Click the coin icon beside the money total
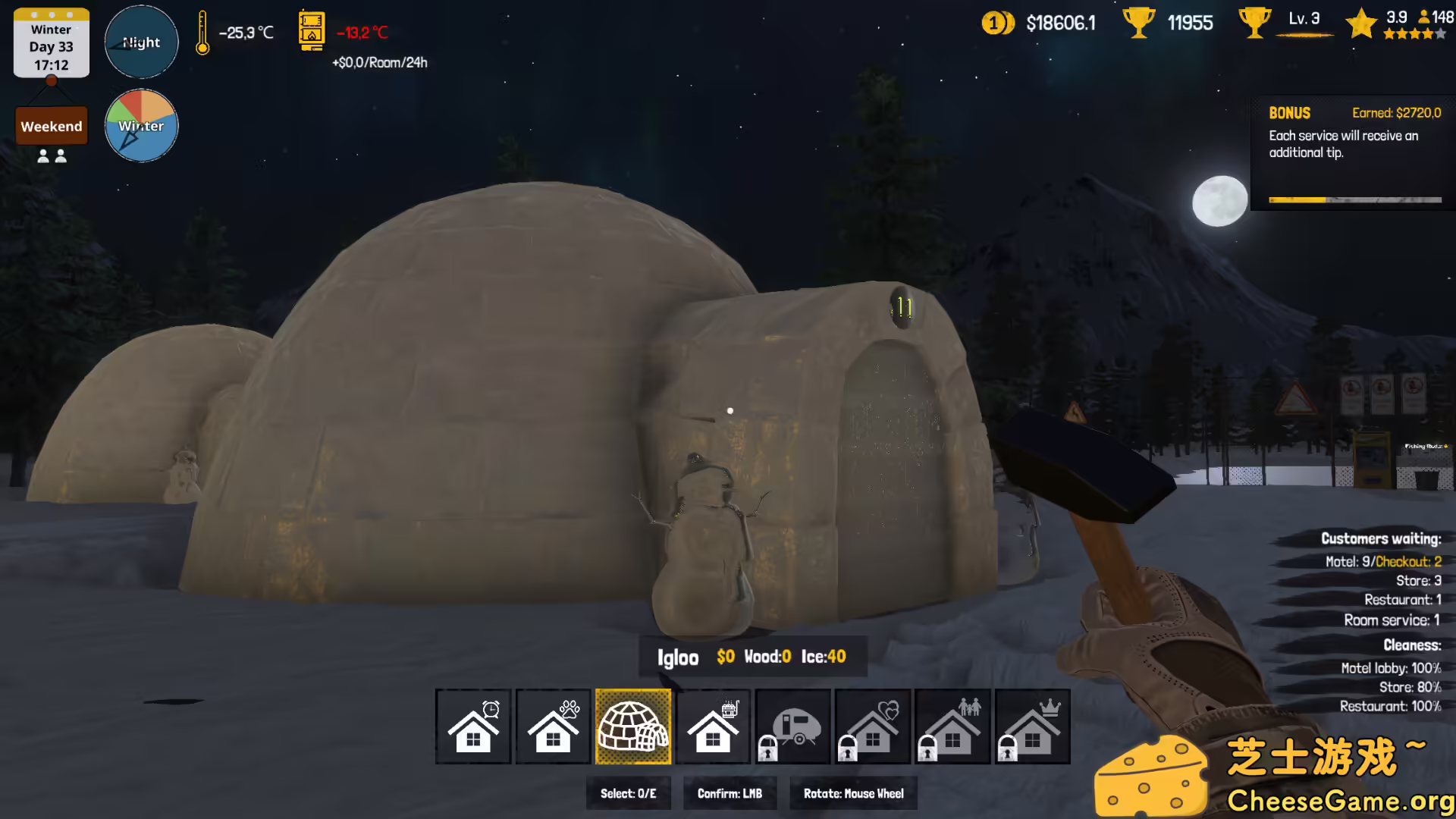The width and height of the screenshot is (1456, 819). point(996,23)
